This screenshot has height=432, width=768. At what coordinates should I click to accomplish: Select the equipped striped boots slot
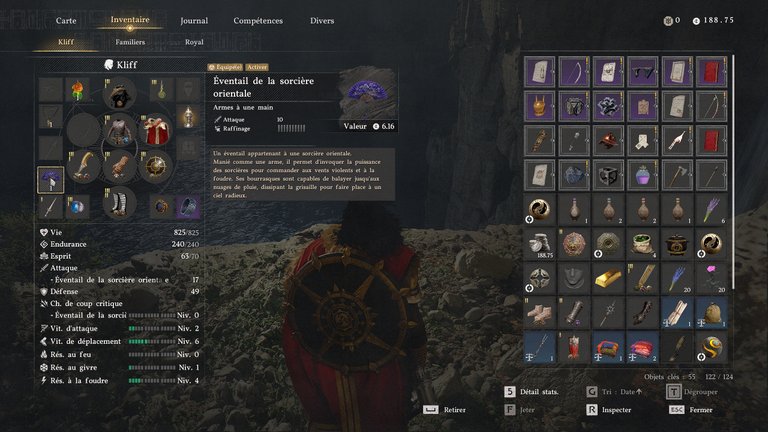click(120, 201)
